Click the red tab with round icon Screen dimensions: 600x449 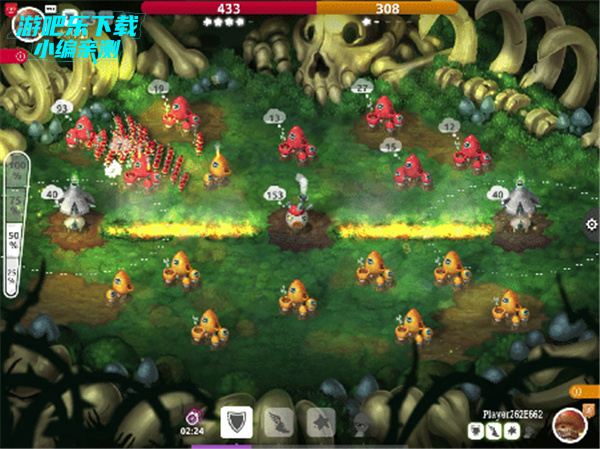[x=14, y=57]
